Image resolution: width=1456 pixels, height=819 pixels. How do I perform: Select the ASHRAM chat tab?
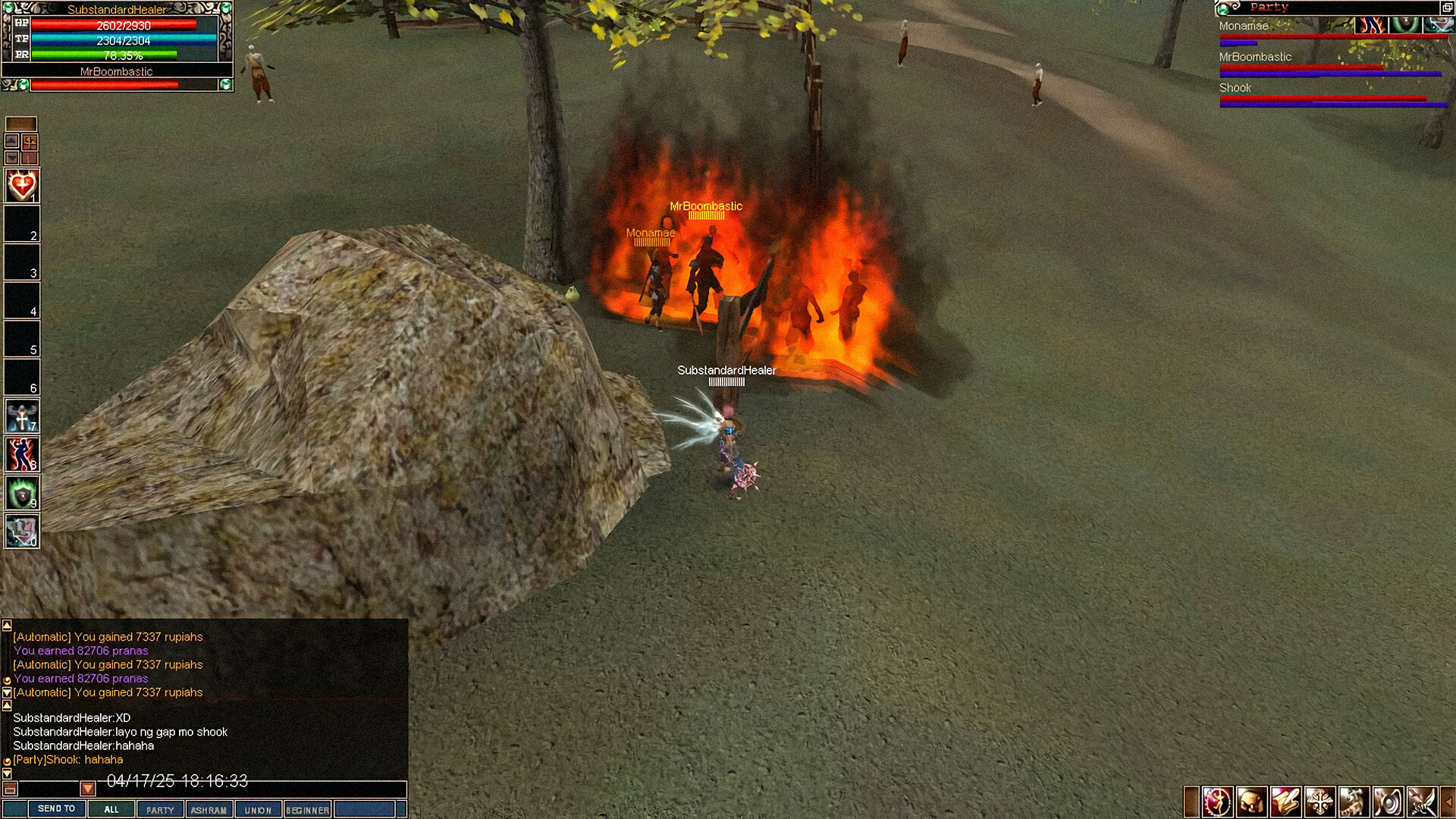209,809
